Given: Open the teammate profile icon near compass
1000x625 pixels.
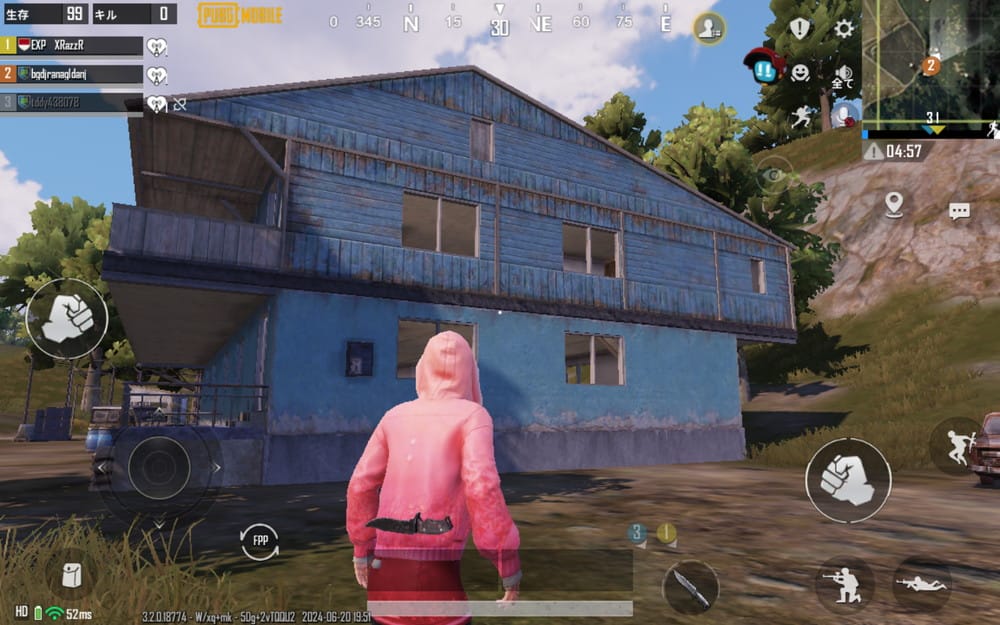Looking at the screenshot, I should click(709, 28).
